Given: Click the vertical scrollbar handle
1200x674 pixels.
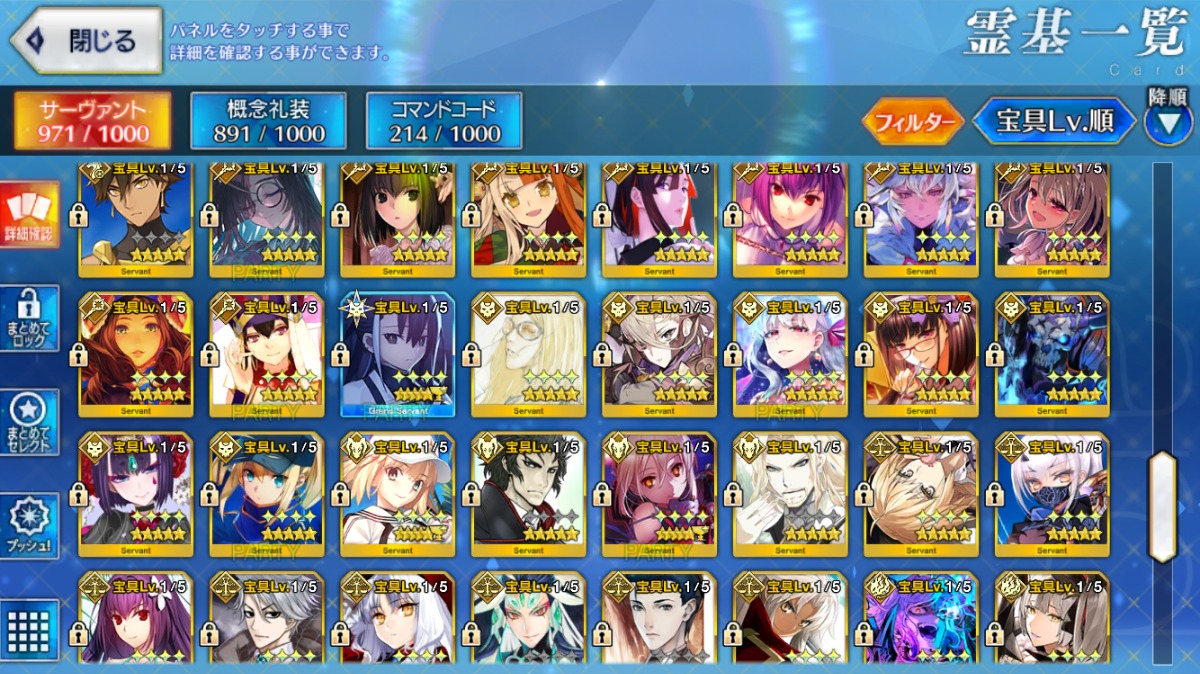Looking at the screenshot, I should 1162,506.
